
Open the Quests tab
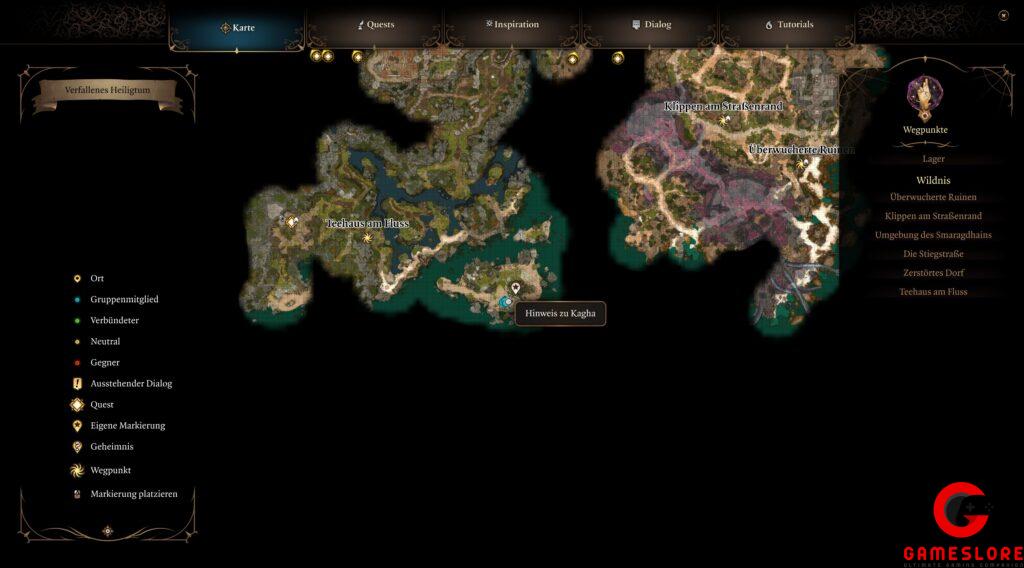pos(376,24)
